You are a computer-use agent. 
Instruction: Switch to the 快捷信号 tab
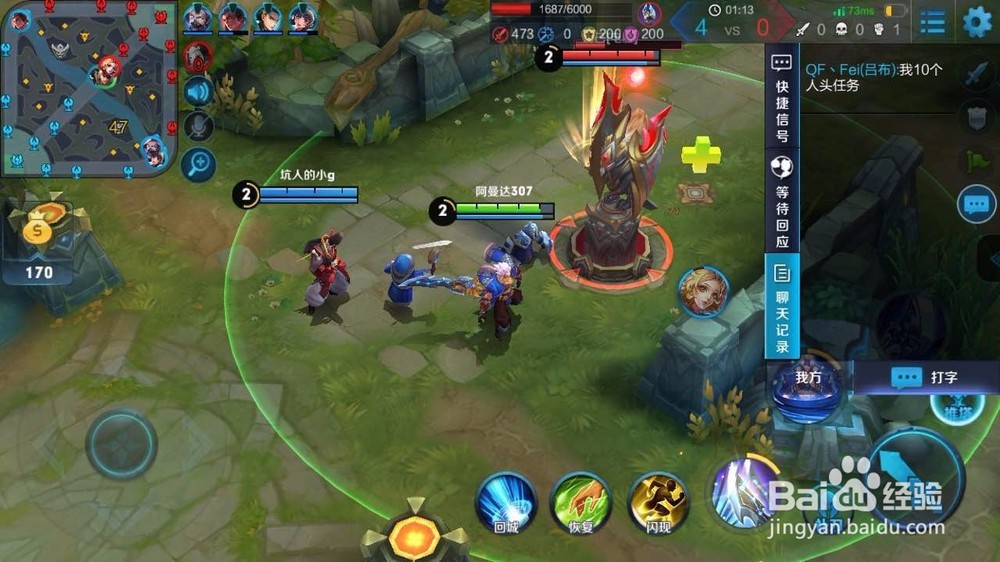click(782, 98)
